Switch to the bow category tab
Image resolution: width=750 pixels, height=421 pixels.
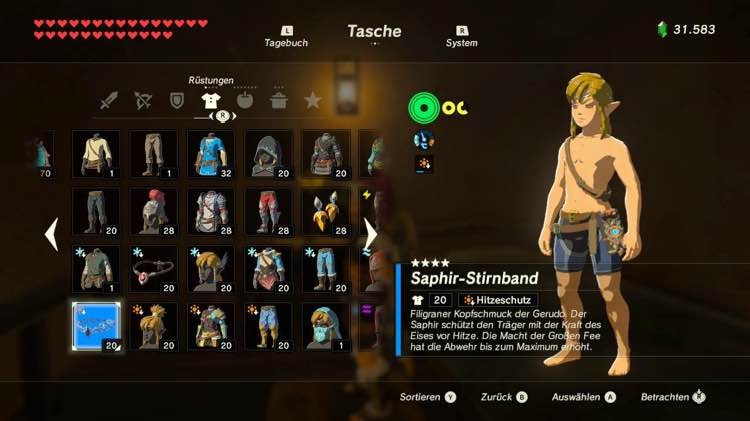143,100
